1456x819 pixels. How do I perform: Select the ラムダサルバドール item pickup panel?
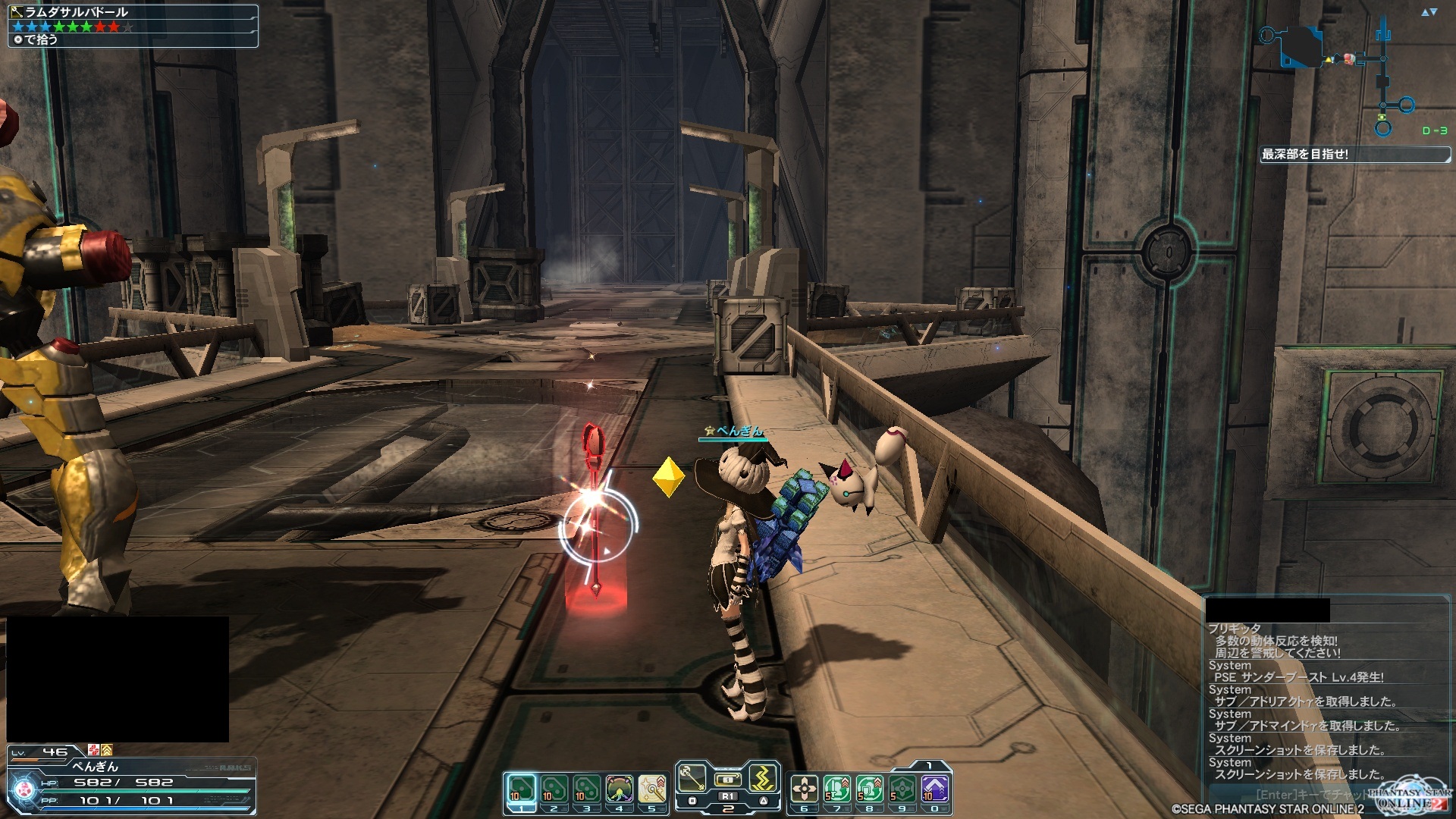click(x=133, y=26)
